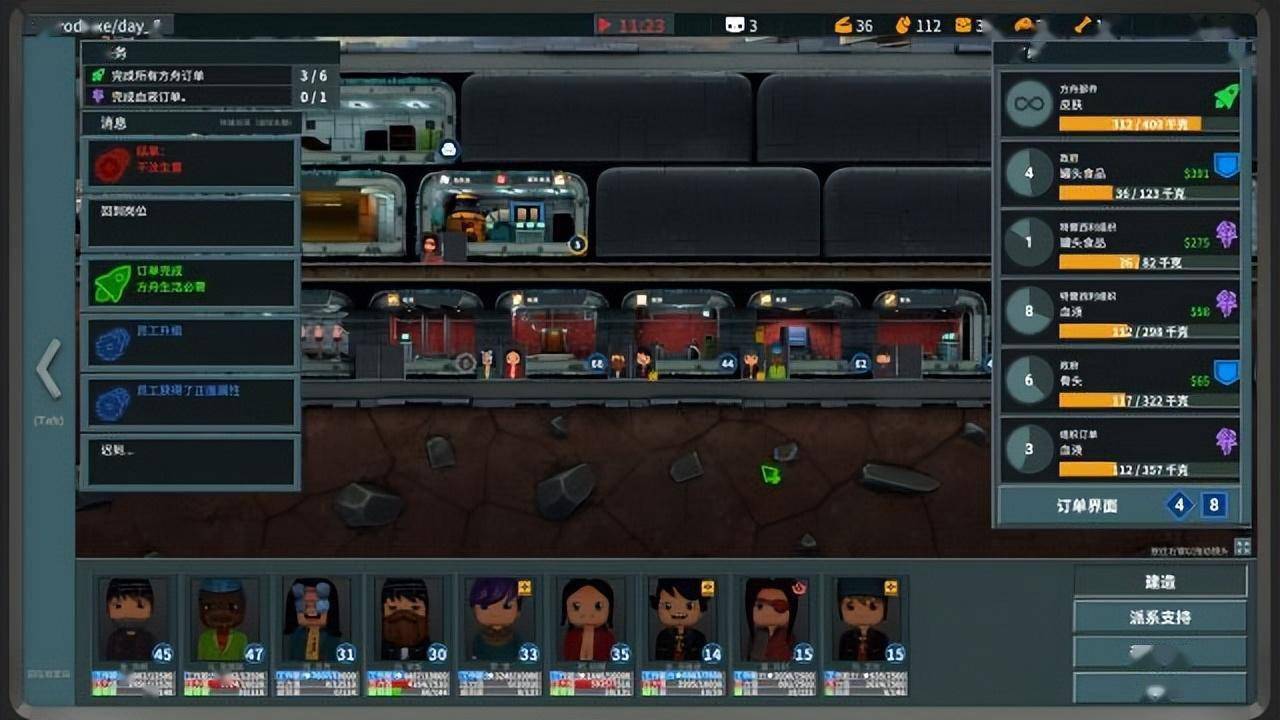The height and width of the screenshot is (720, 1280).
Task: Select the canned food order numbered 4
Action: pyautogui.click(x=1120, y=174)
